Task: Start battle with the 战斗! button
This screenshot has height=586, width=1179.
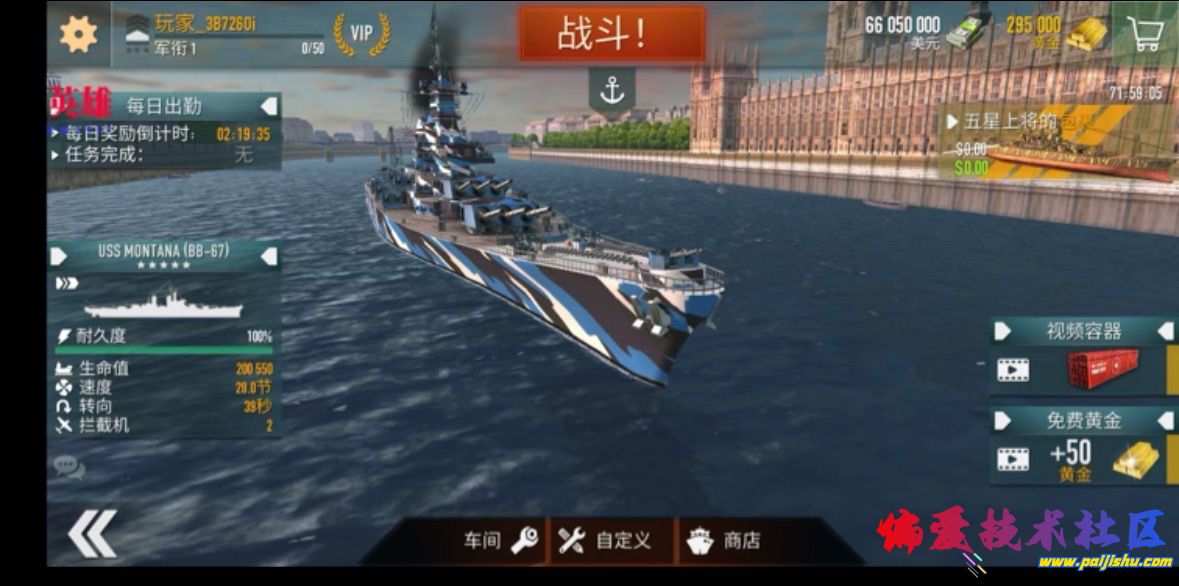Action: (611, 35)
